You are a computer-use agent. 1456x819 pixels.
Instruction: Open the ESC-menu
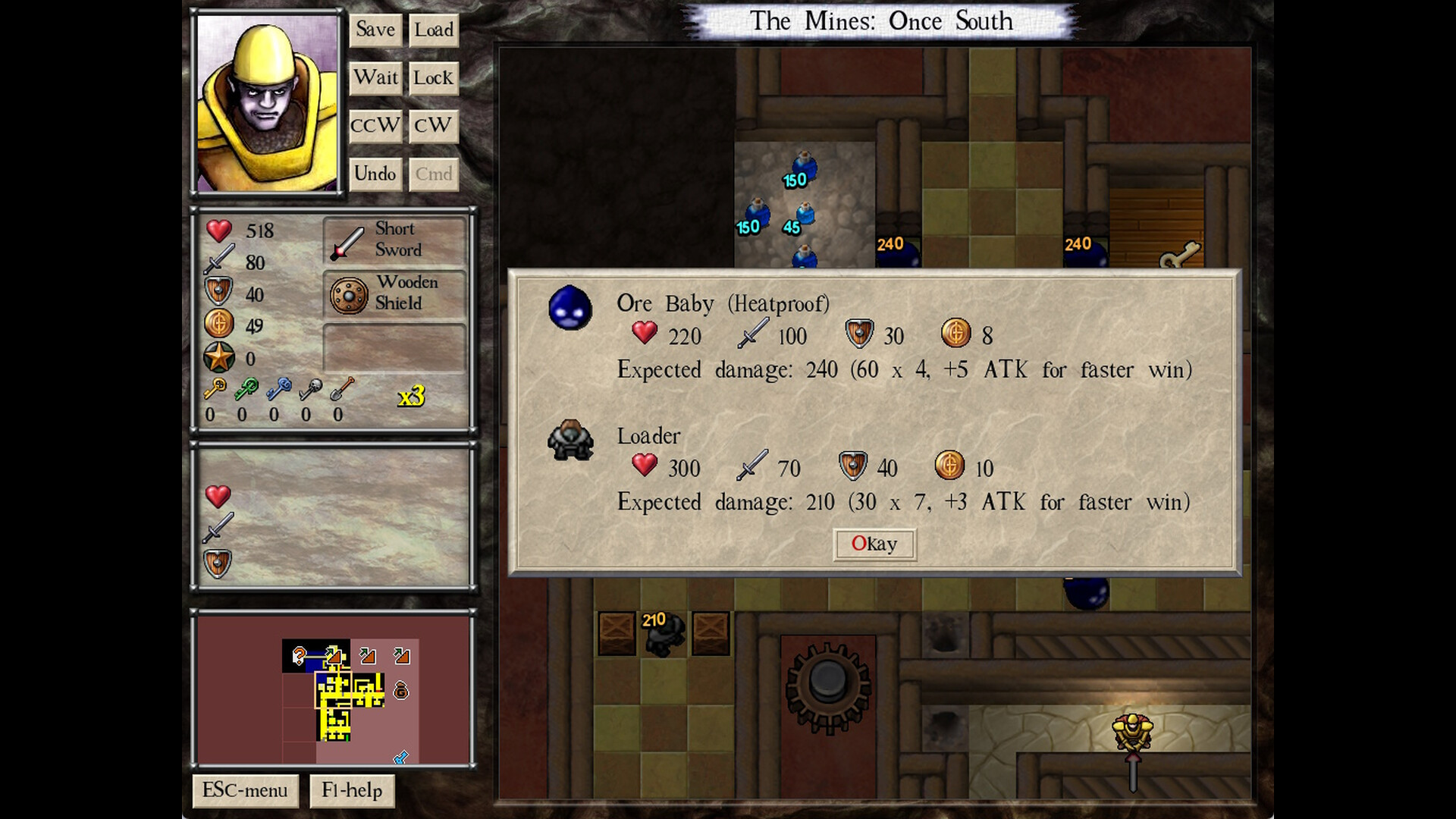pyautogui.click(x=243, y=790)
